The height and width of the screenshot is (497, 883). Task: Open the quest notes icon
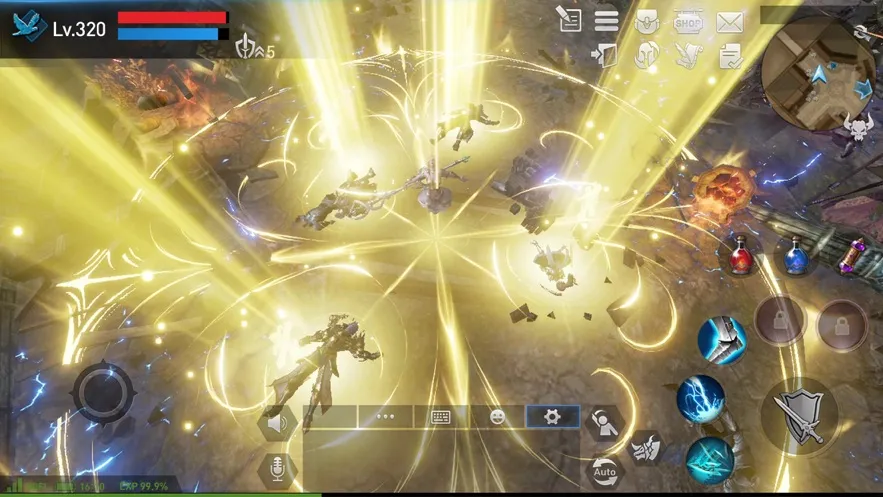pos(570,19)
